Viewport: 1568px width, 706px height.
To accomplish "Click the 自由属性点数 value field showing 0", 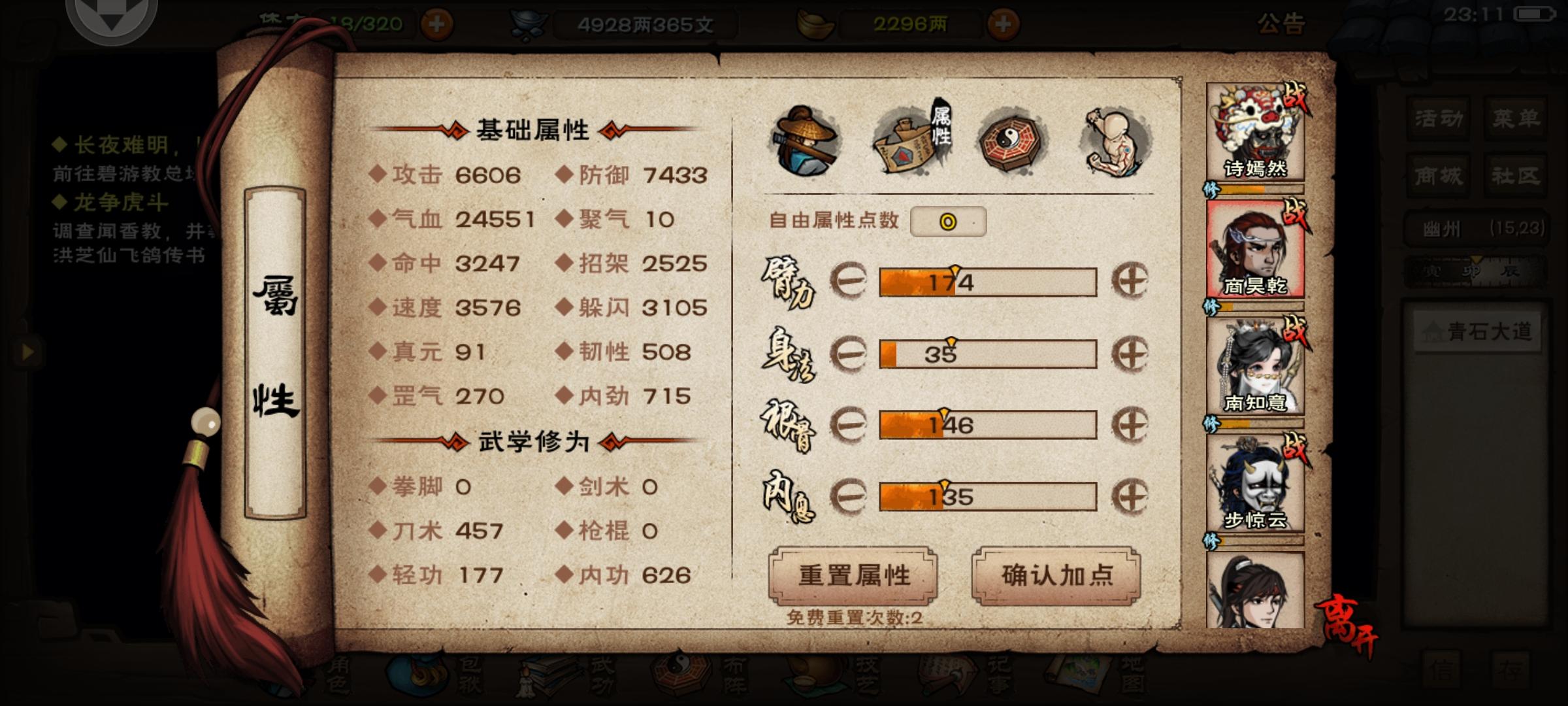I will [x=949, y=222].
